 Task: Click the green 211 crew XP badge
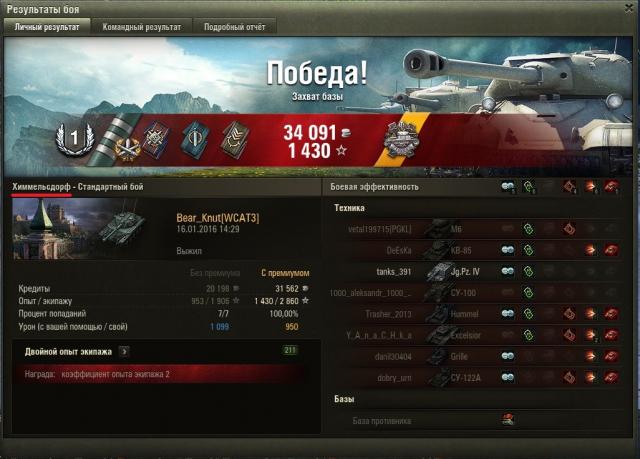pos(291,351)
